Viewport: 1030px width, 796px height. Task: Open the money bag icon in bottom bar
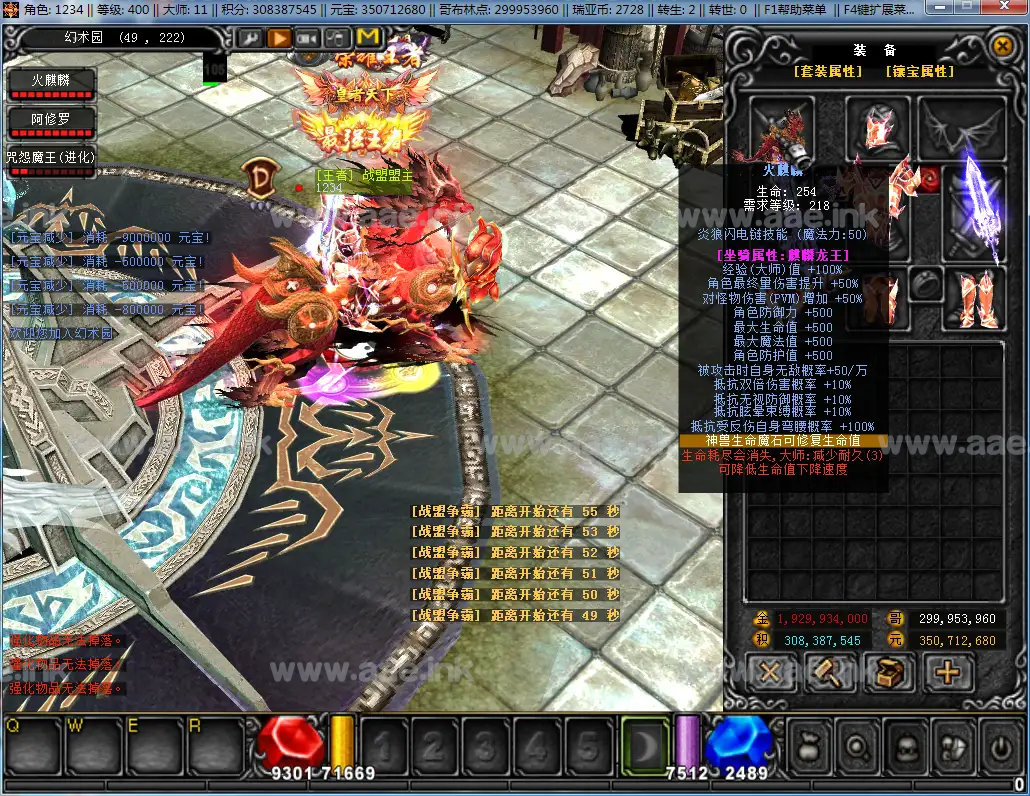[807, 745]
